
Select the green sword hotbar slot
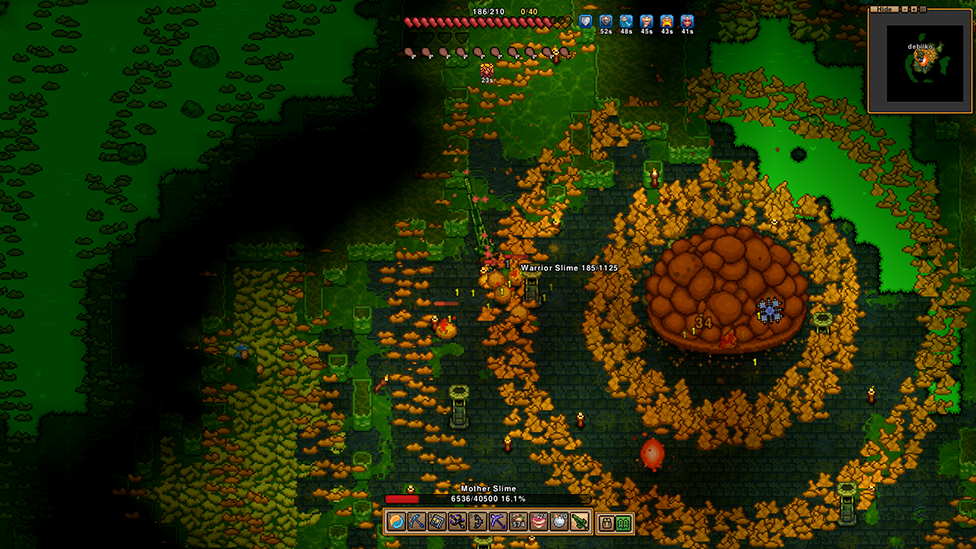coord(579,522)
